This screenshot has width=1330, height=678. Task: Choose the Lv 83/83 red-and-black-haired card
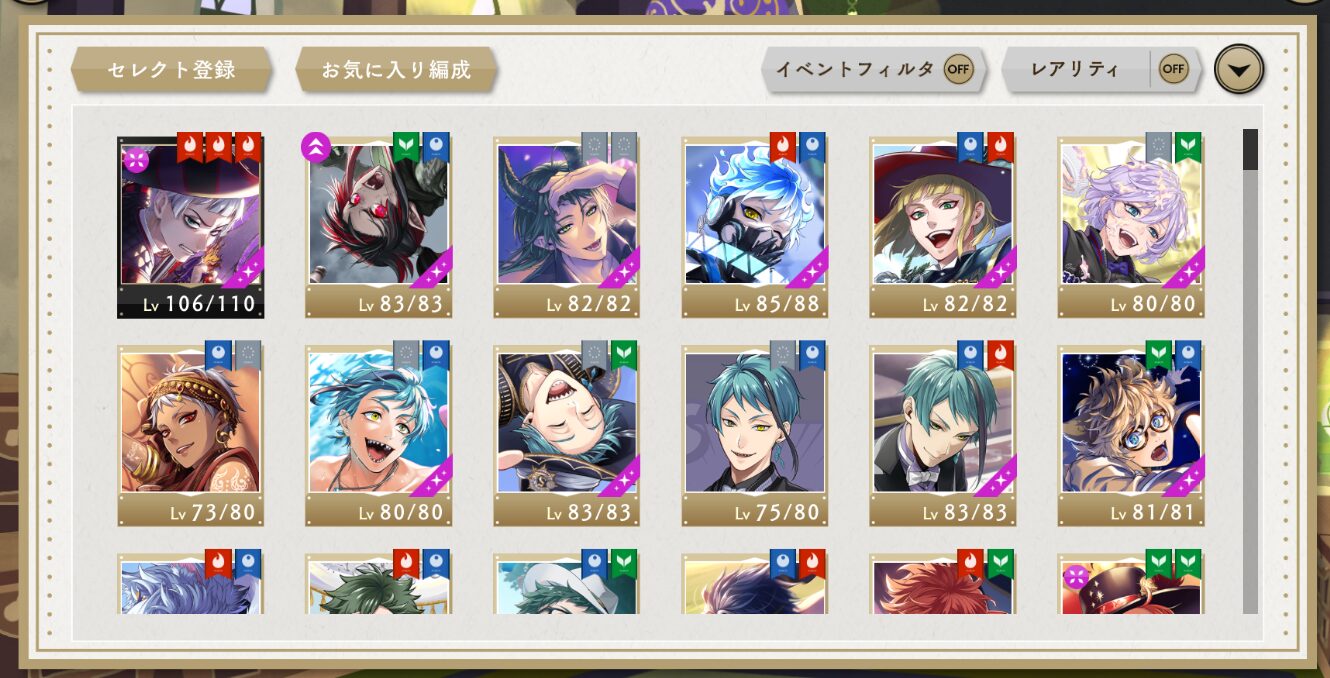pos(378,226)
